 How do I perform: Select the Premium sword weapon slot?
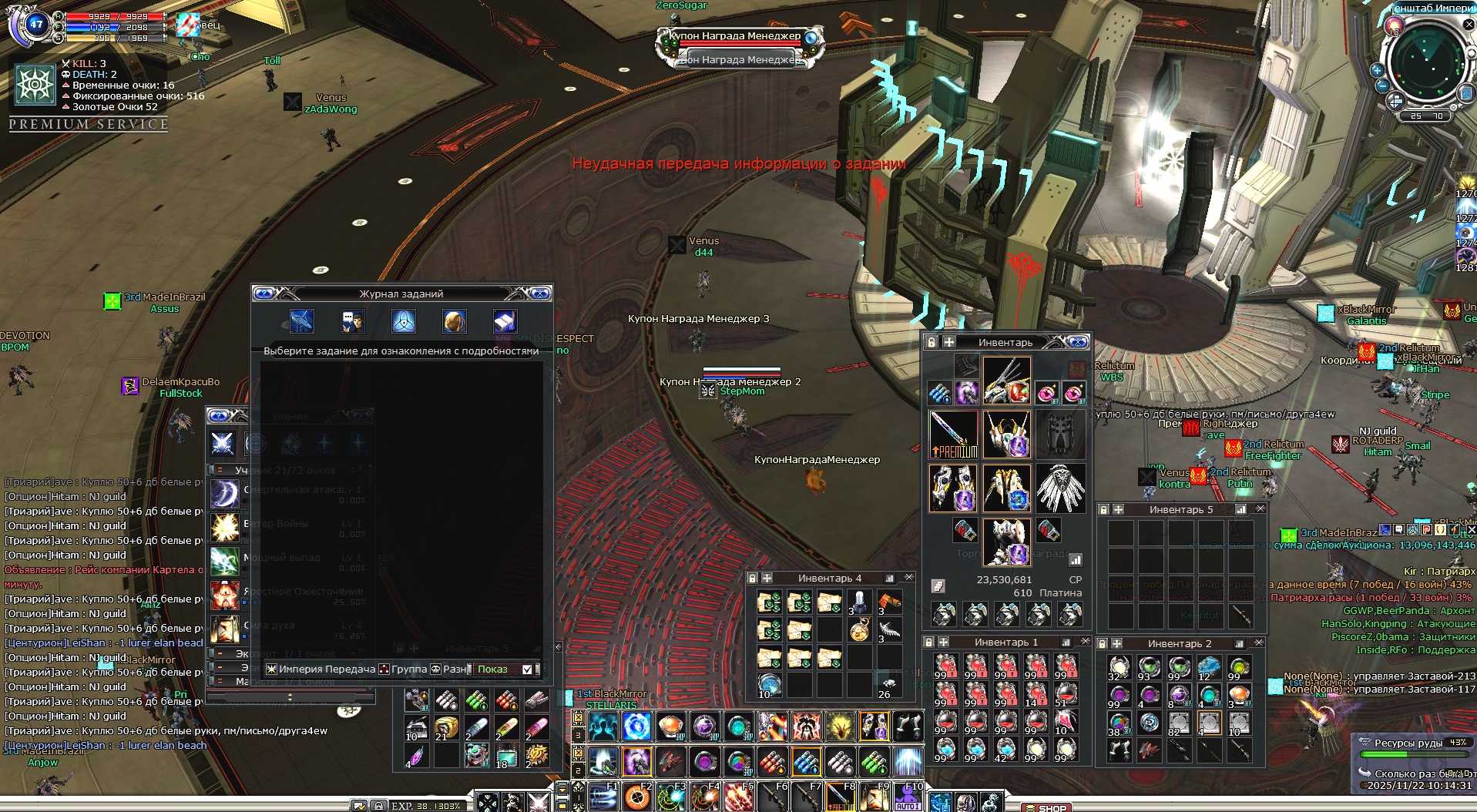[x=953, y=435]
